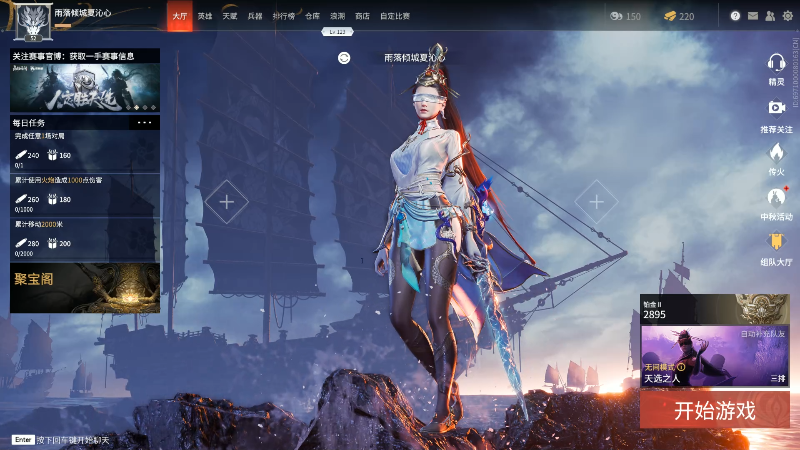Open the 天赋 talents tab

[229, 16]
